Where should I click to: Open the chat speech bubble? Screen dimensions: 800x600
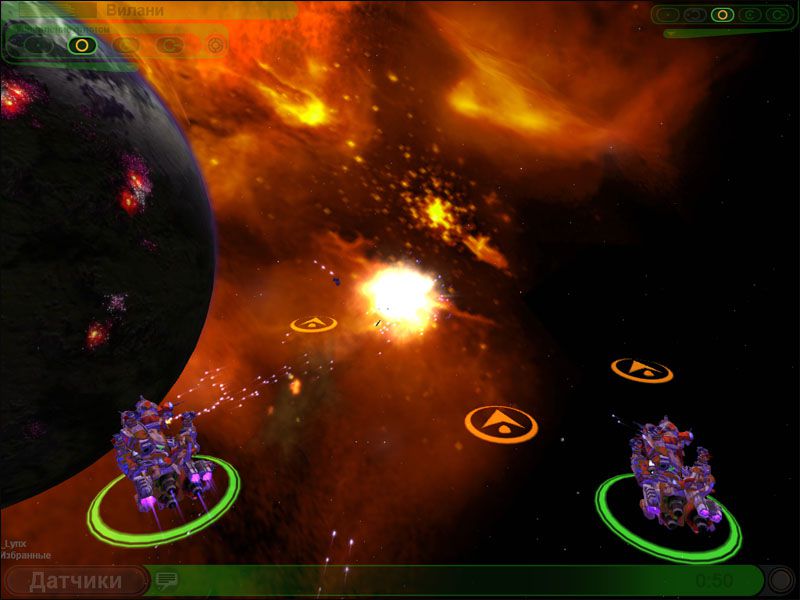167,580
